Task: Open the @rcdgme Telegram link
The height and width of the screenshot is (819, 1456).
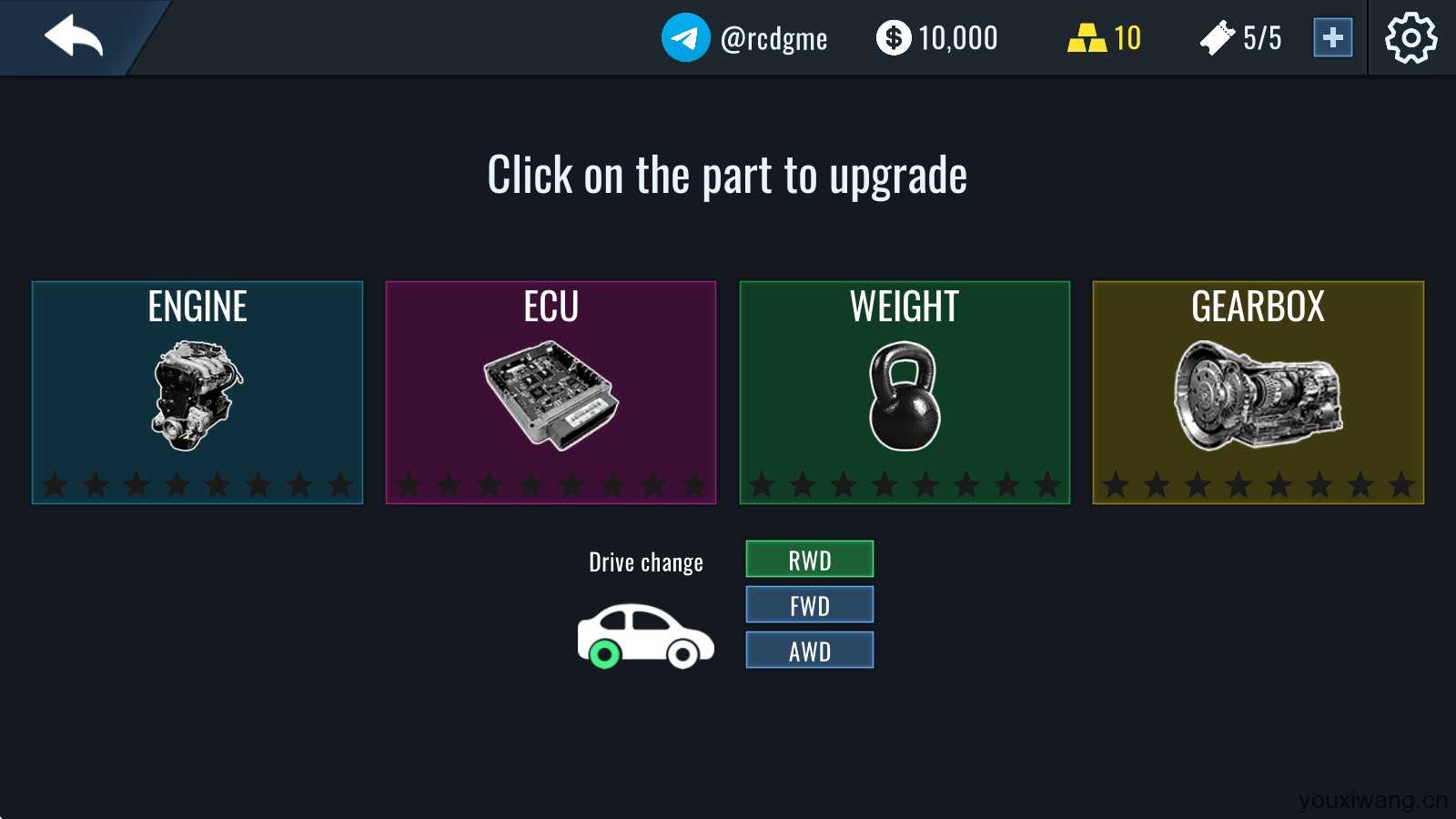Action: coord(744,37)
